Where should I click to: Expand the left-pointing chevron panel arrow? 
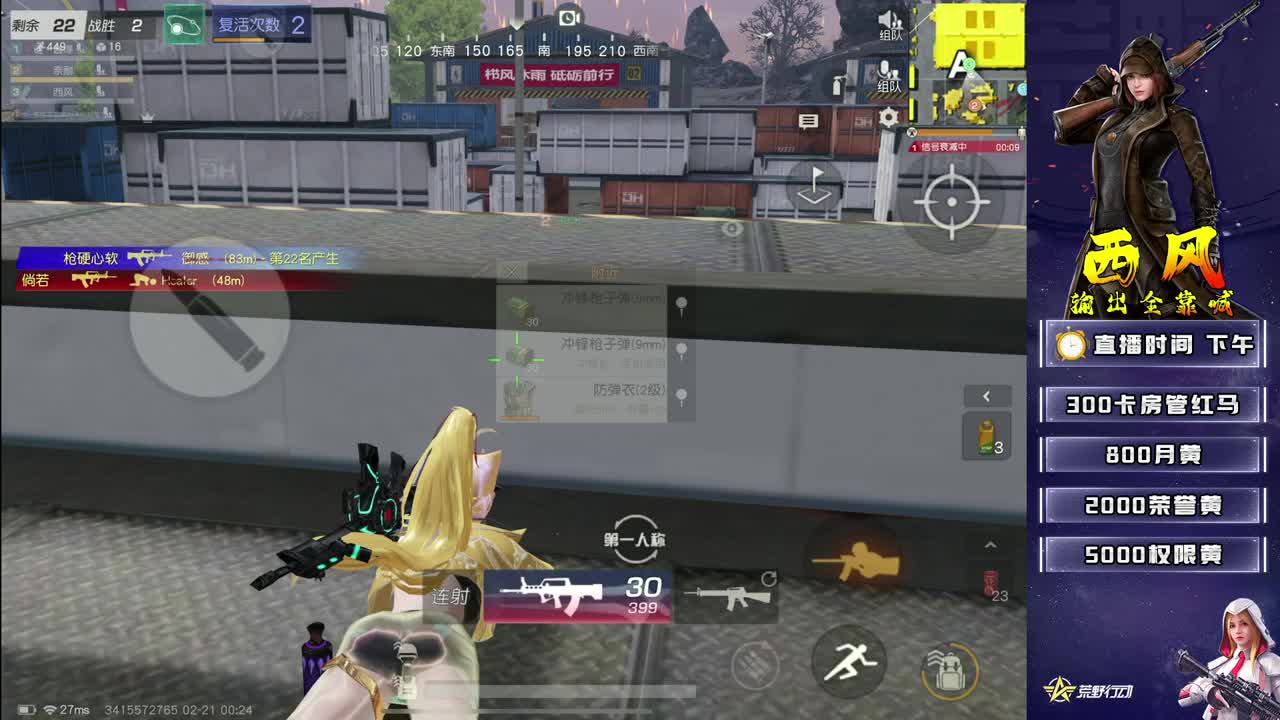(986, 396)
